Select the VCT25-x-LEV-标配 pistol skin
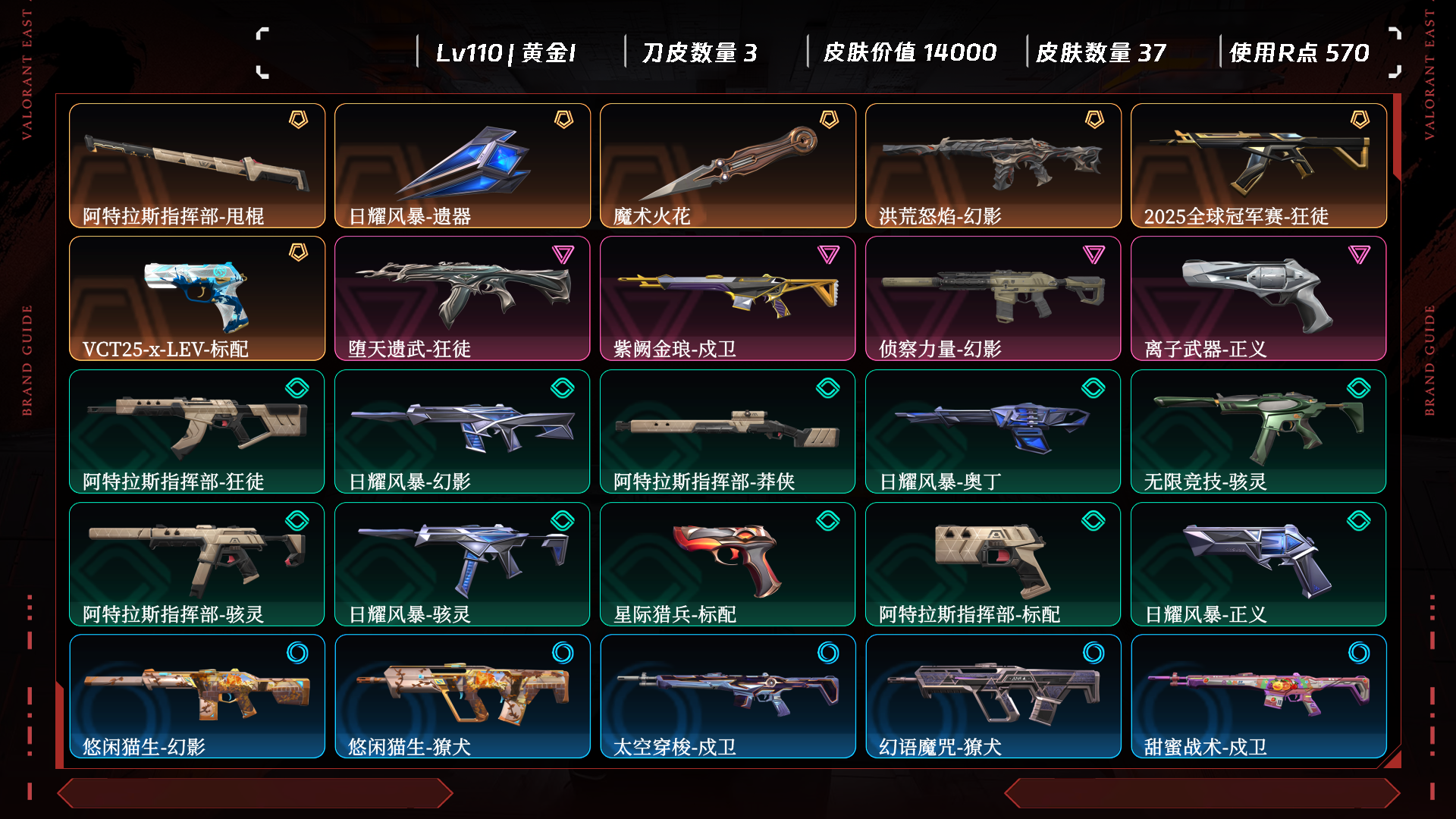1456x819 pixels. point(197,298)
